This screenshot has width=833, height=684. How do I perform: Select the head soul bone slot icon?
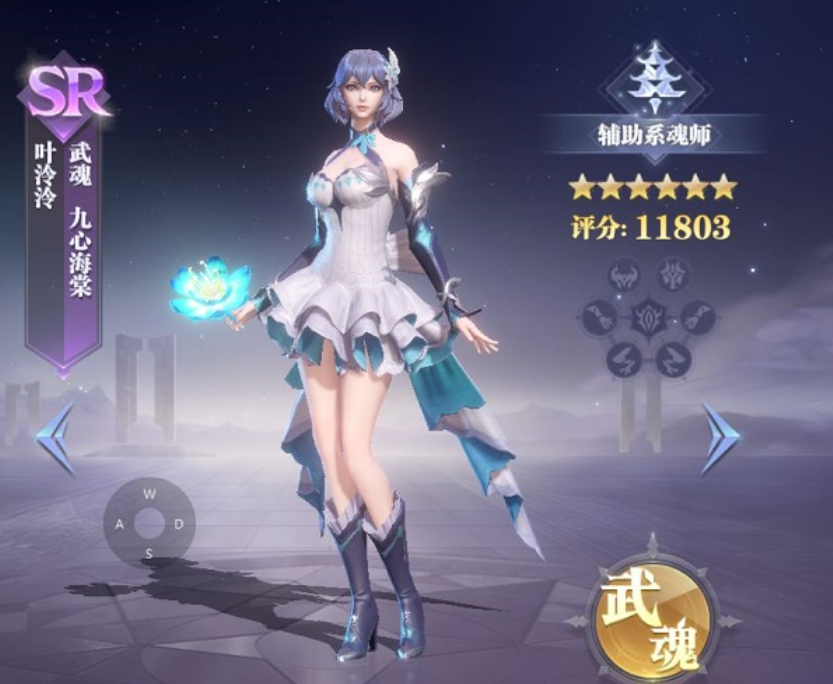click(624, 276)
